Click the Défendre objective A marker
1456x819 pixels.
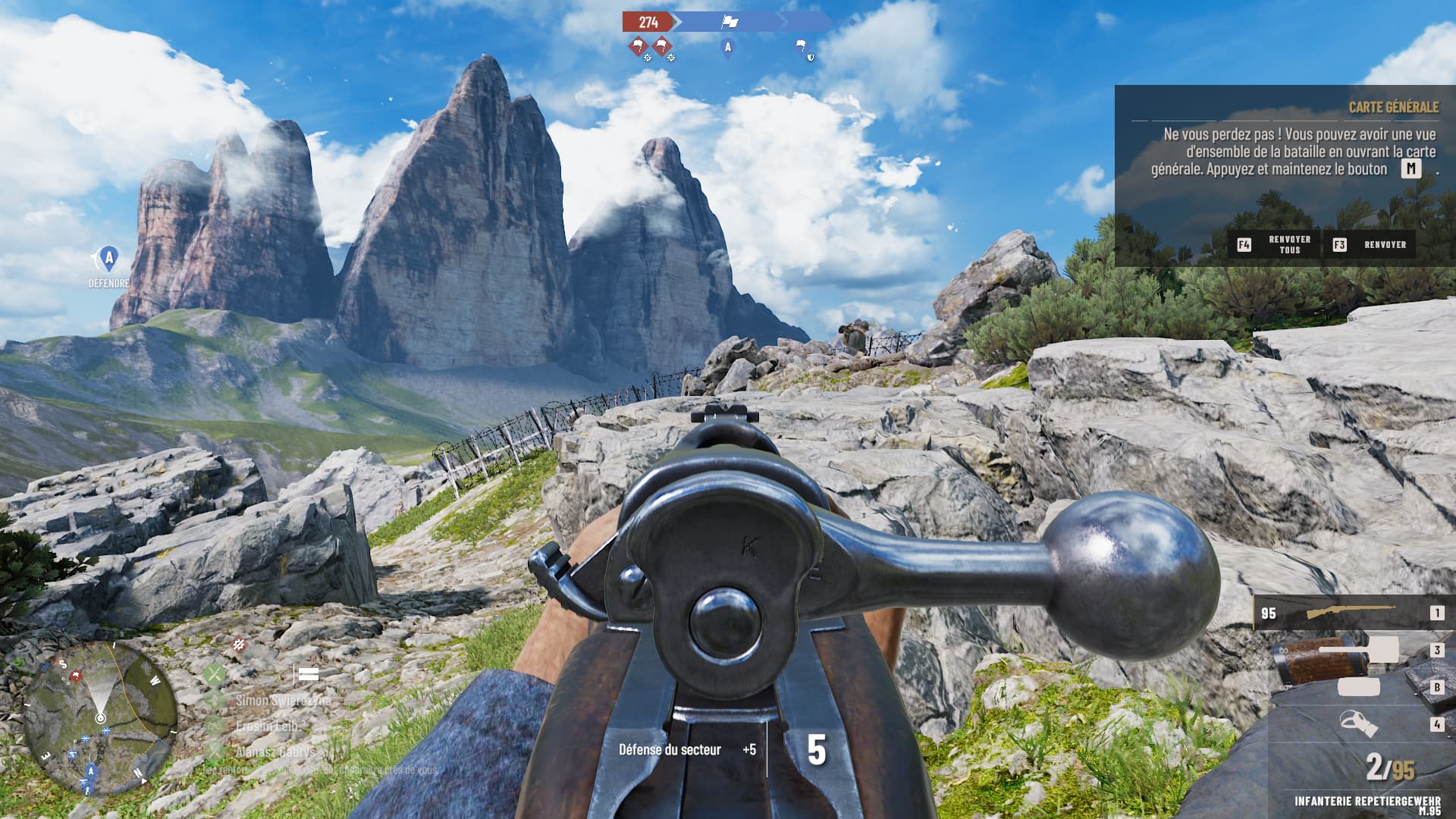tap(108, 260)
